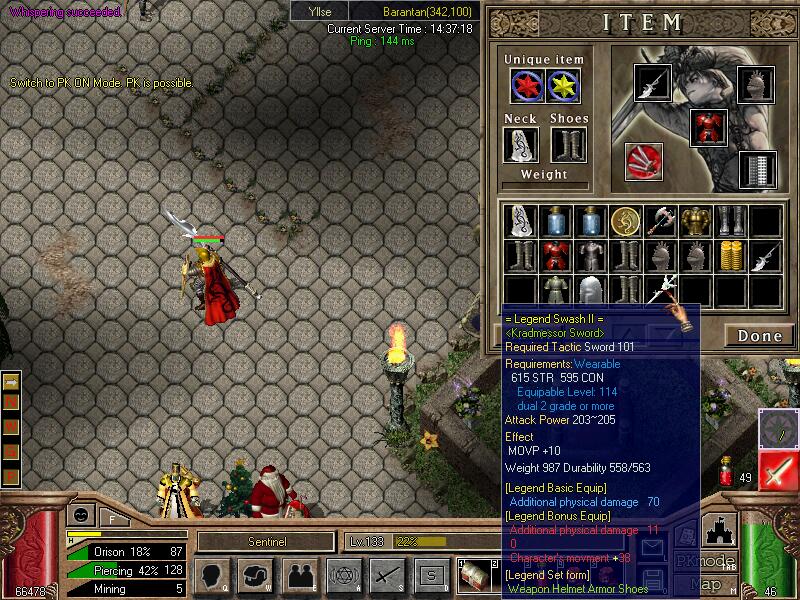The height and width of the screenshot is (600, 800).
Task: Select the gold dragon medallion in inventory
Action: coord(625,220)
